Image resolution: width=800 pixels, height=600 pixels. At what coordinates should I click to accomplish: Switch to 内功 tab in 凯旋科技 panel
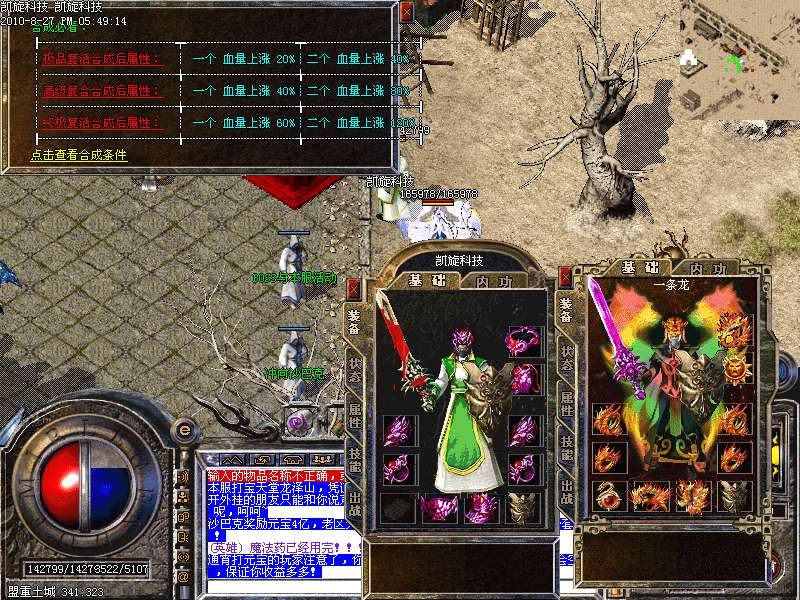[x=491, y=282]
